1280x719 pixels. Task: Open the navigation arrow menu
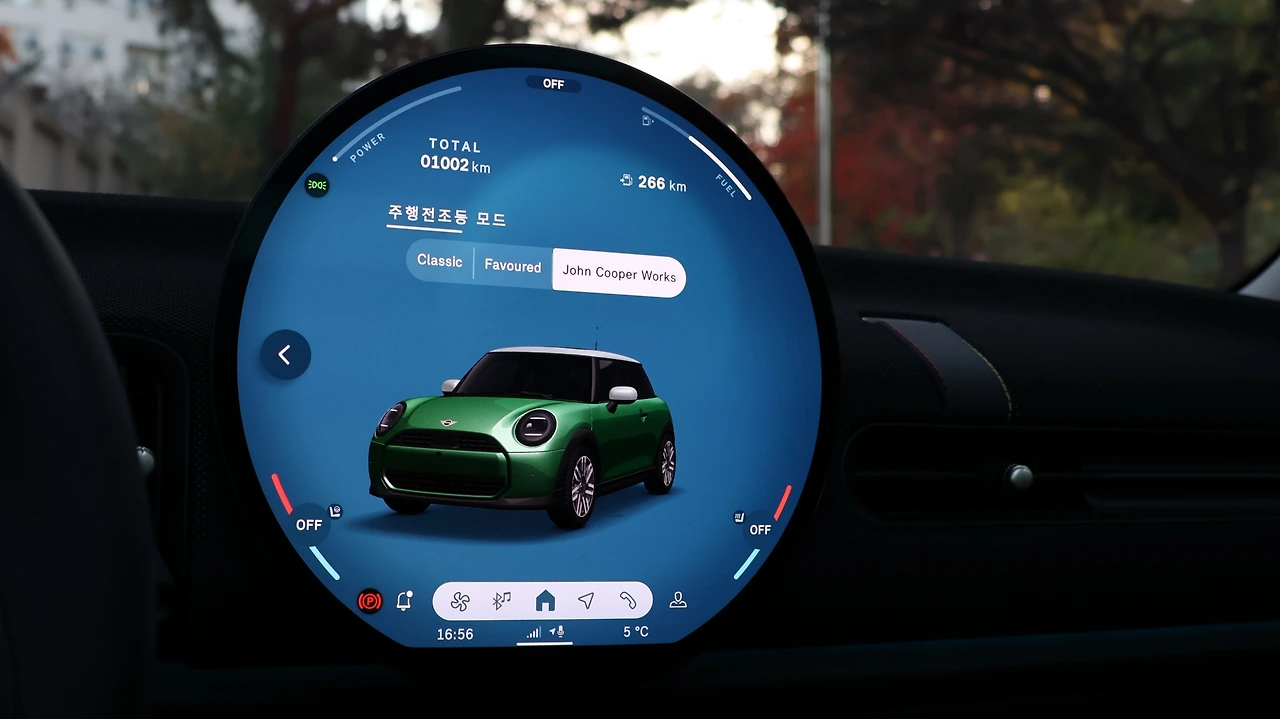586,601
